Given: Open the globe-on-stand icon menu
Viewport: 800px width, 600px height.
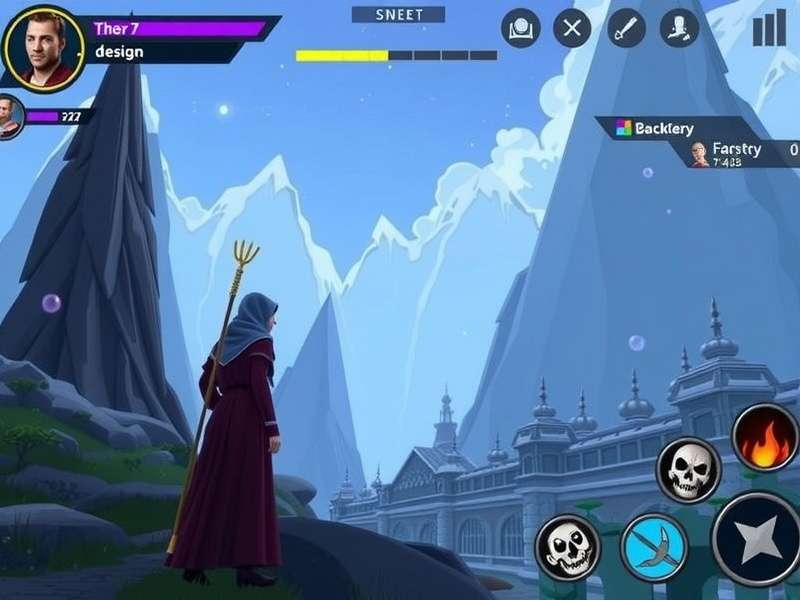Looking at the screenshot, I should [x=519, y=28].
